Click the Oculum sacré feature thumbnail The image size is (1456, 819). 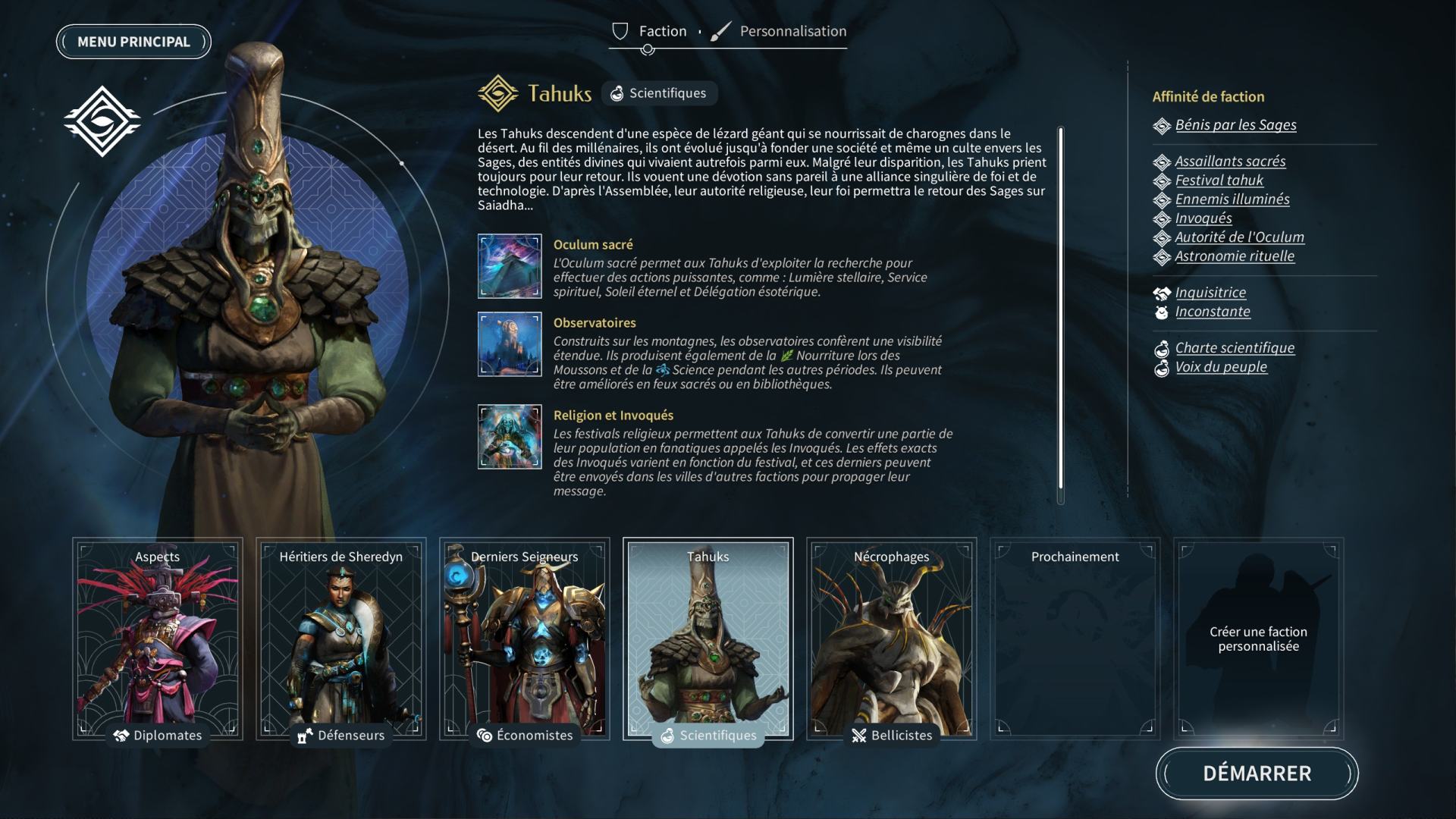pos(510,266)
